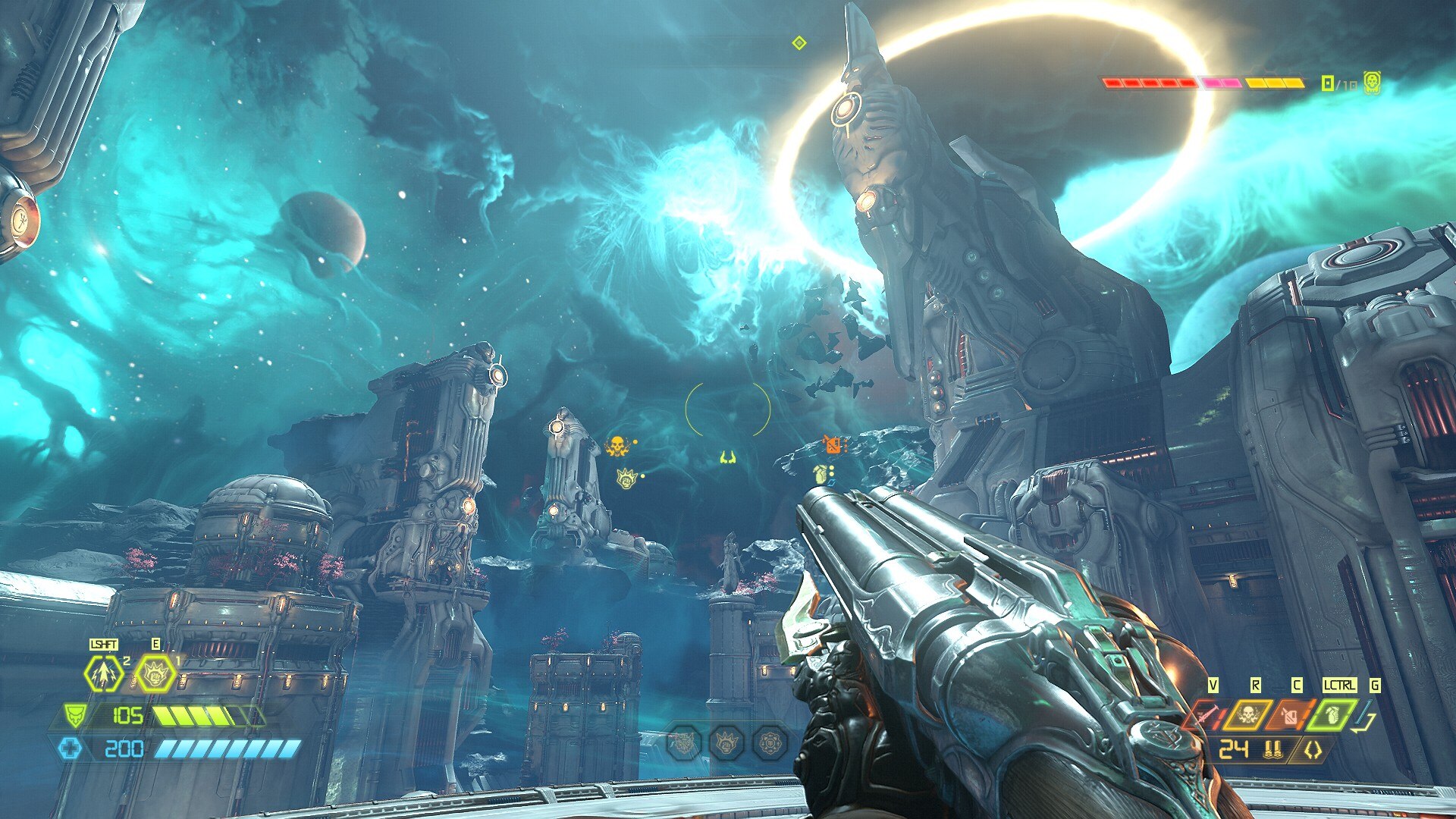Viewport: 1456px width, 819px height.
Task: Click the shotgun shells ammo icon
Action: tap(1272, 750)
